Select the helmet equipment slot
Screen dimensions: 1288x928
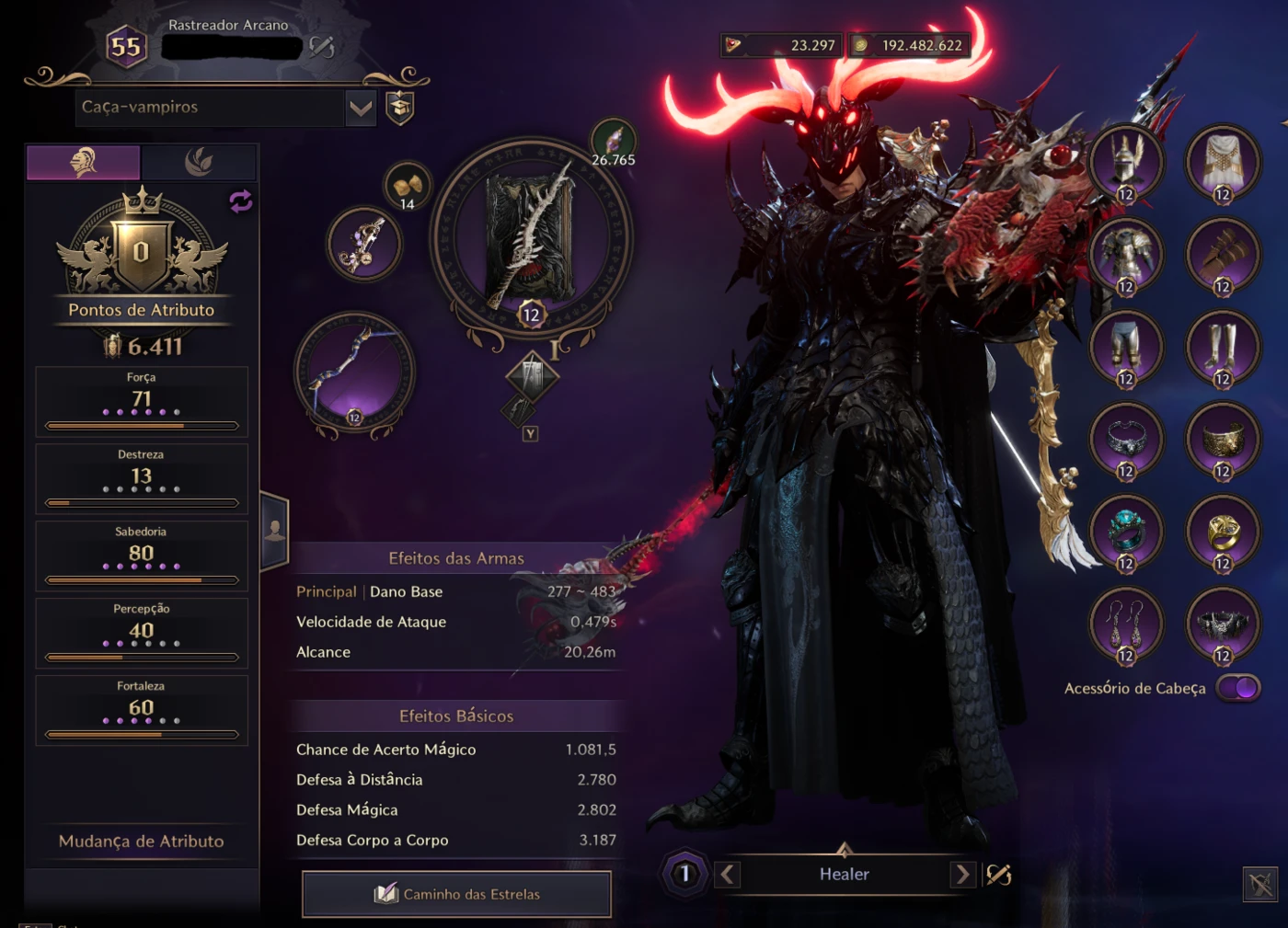(1126, 163)
